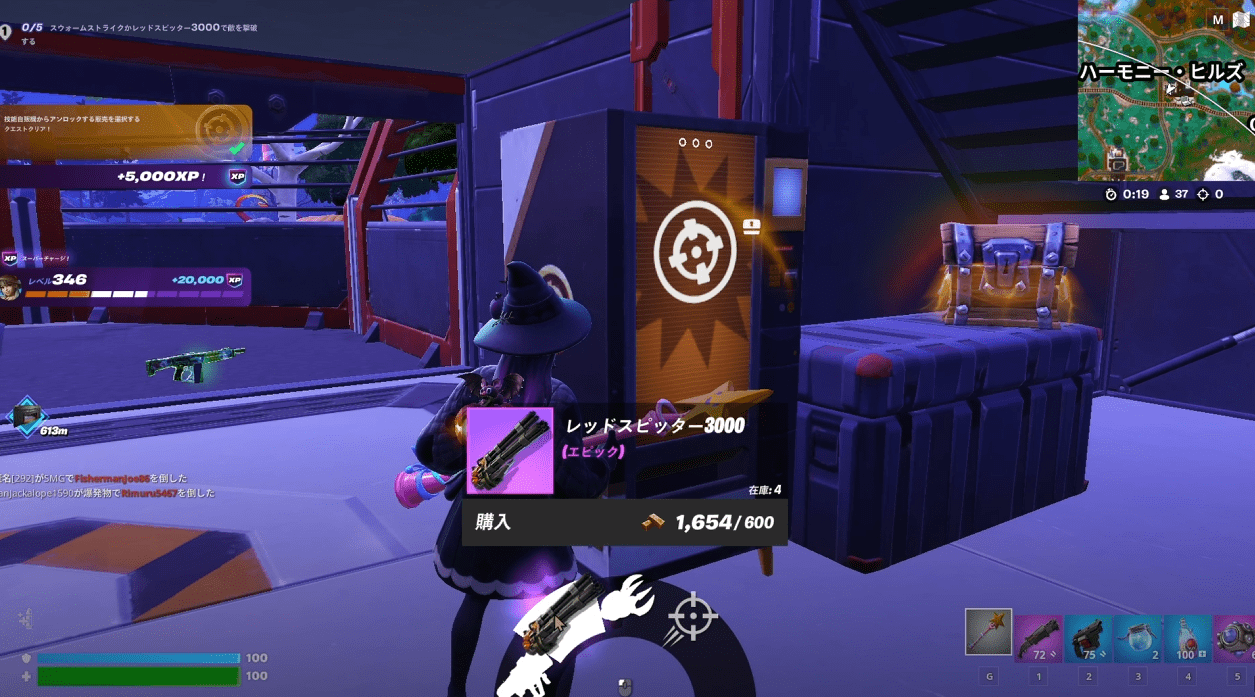The image size is (1255, 697).
Task: Choose the shield fish jar slot
Action: pyautogui.click(x=1138, y=639)
